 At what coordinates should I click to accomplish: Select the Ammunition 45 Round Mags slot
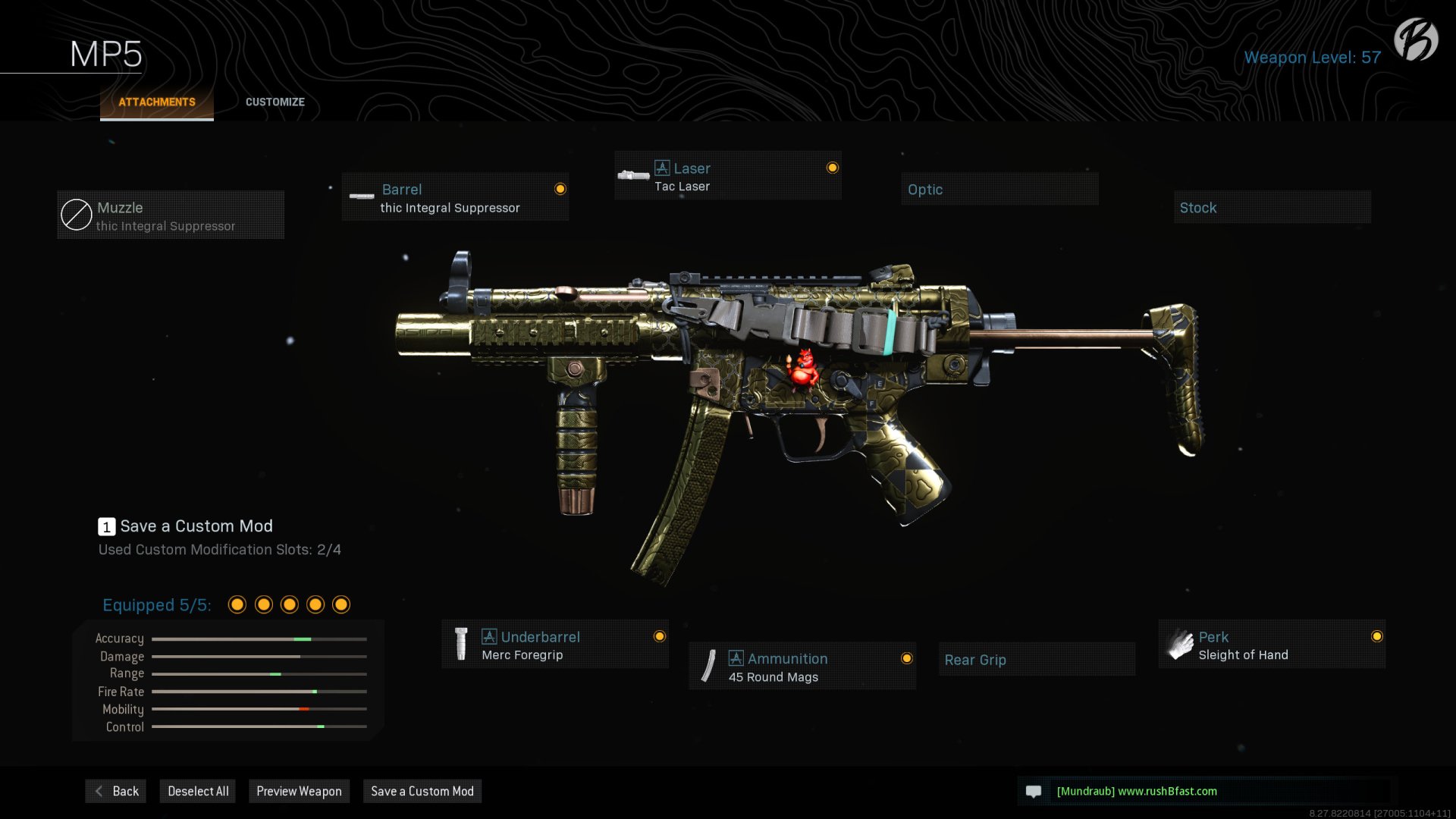pyautogui.click(x=802, y=667)
